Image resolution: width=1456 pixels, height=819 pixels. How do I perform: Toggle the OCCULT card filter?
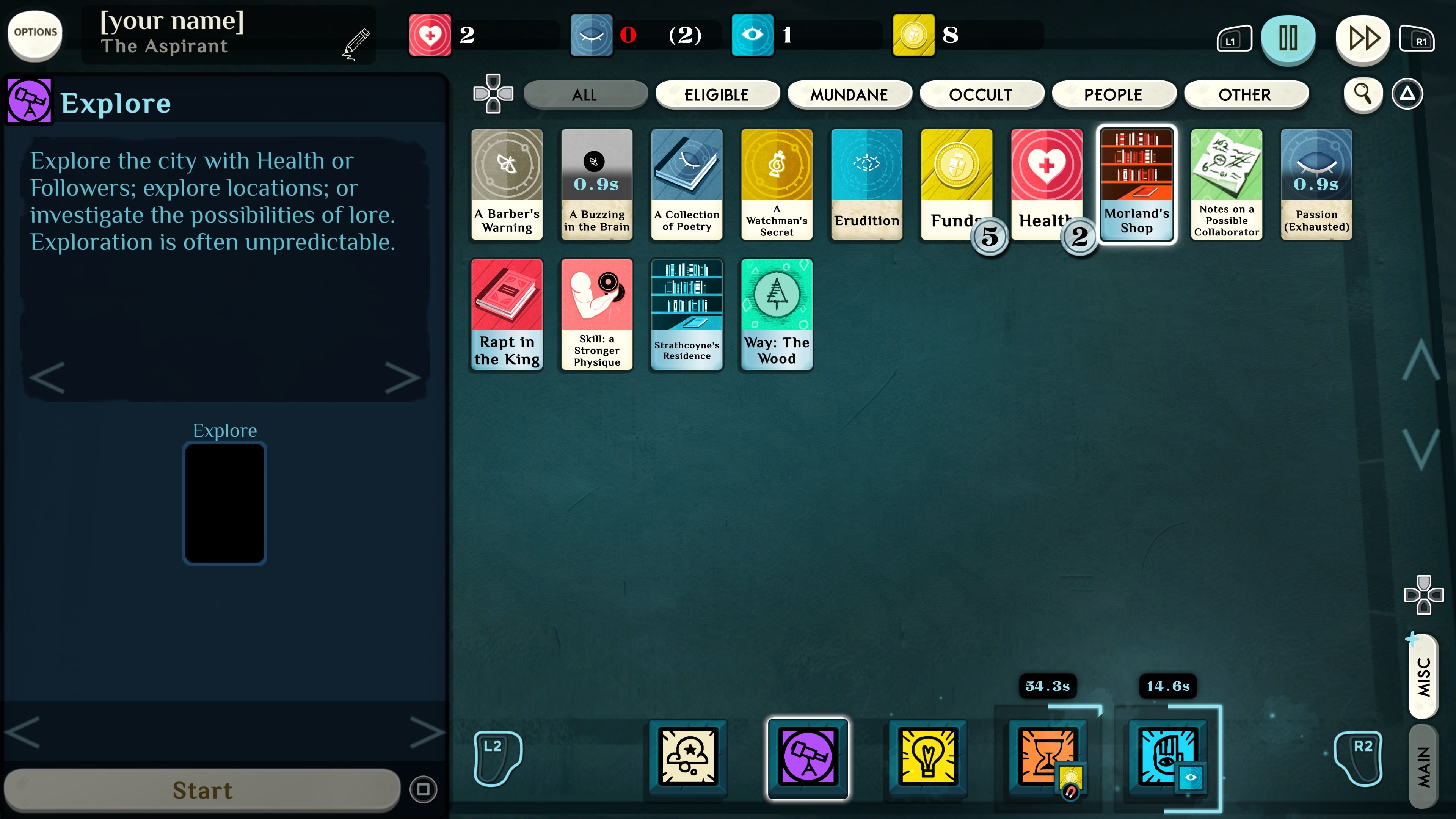click(982, 94)
